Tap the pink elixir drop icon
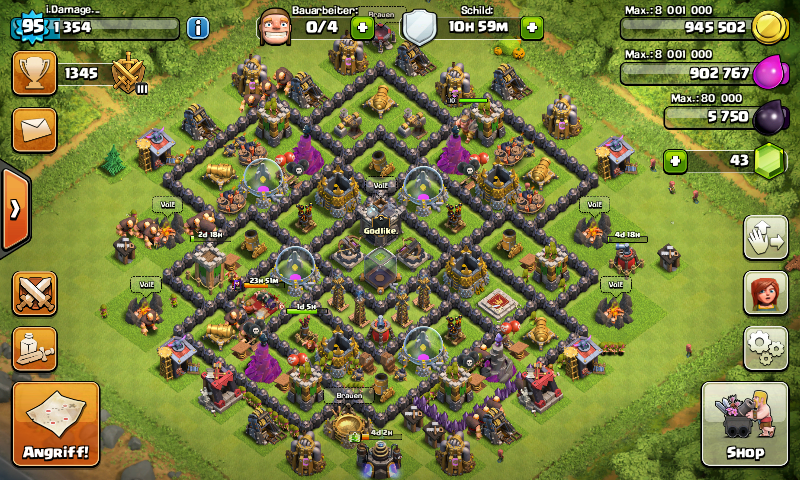 click(769, 73)
